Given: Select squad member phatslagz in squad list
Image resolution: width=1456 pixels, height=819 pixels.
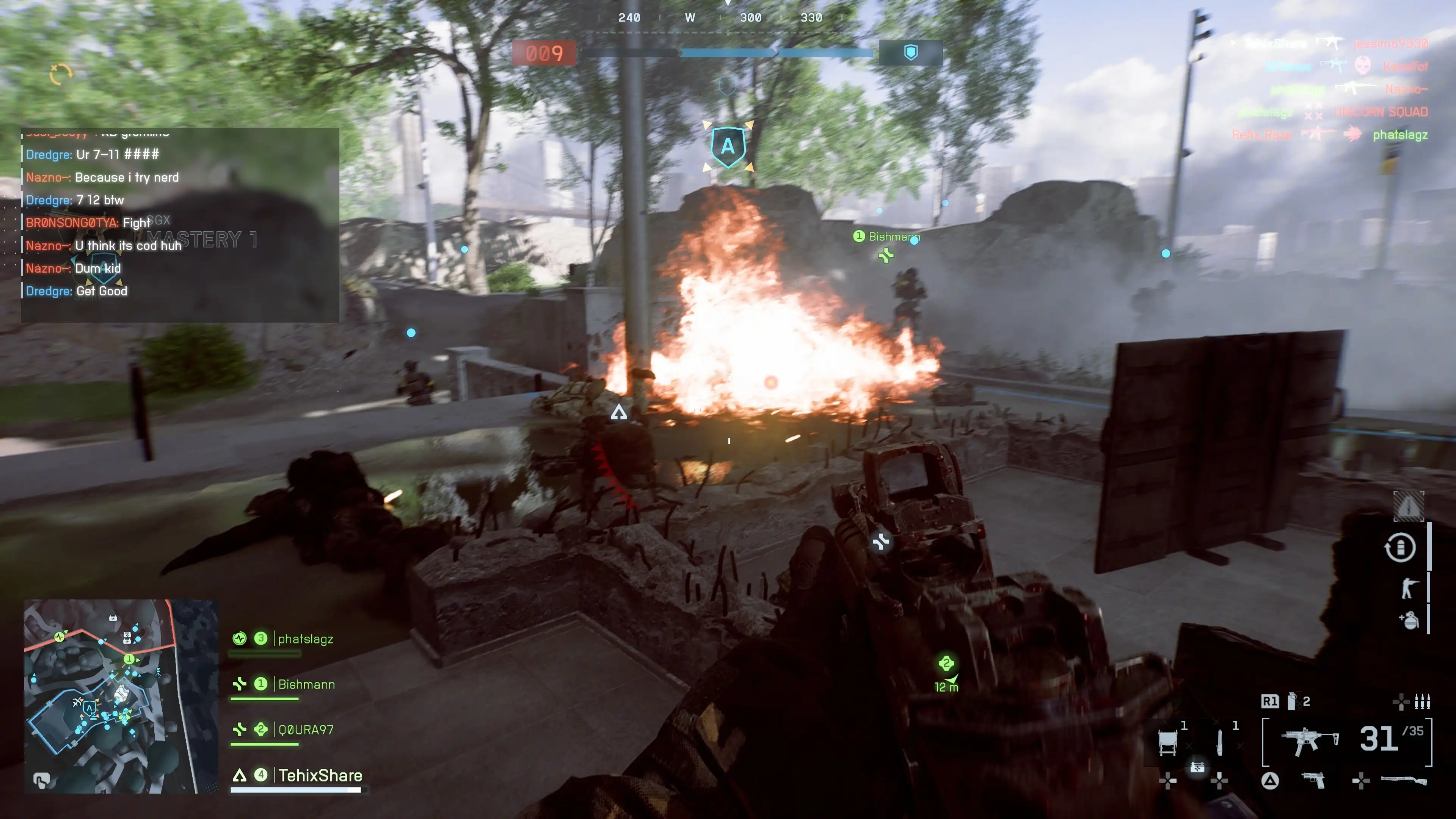Looking at the screenshot, I should coord(305,639).
